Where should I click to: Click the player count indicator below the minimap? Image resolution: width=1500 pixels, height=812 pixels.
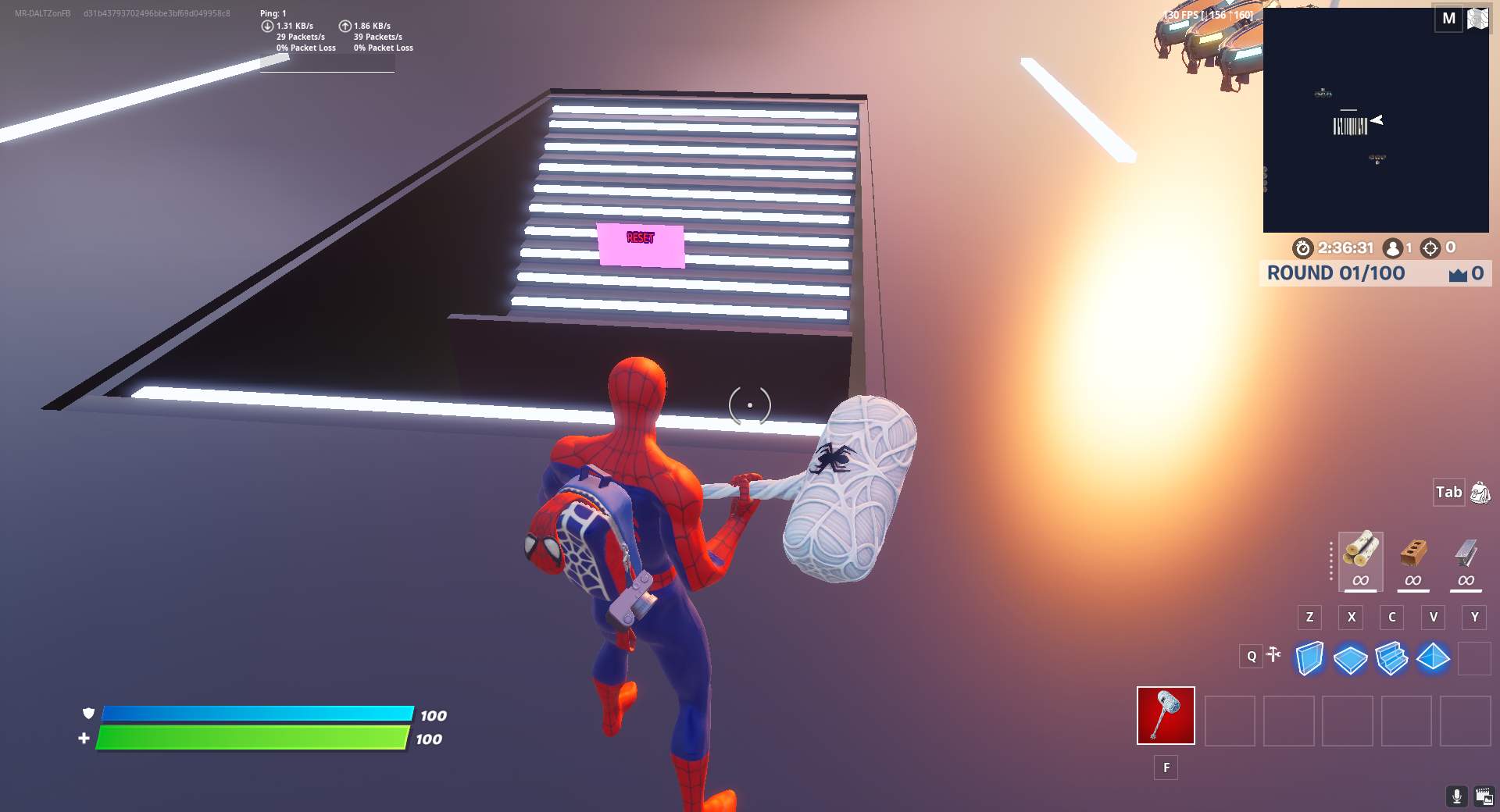[1395, 248]
